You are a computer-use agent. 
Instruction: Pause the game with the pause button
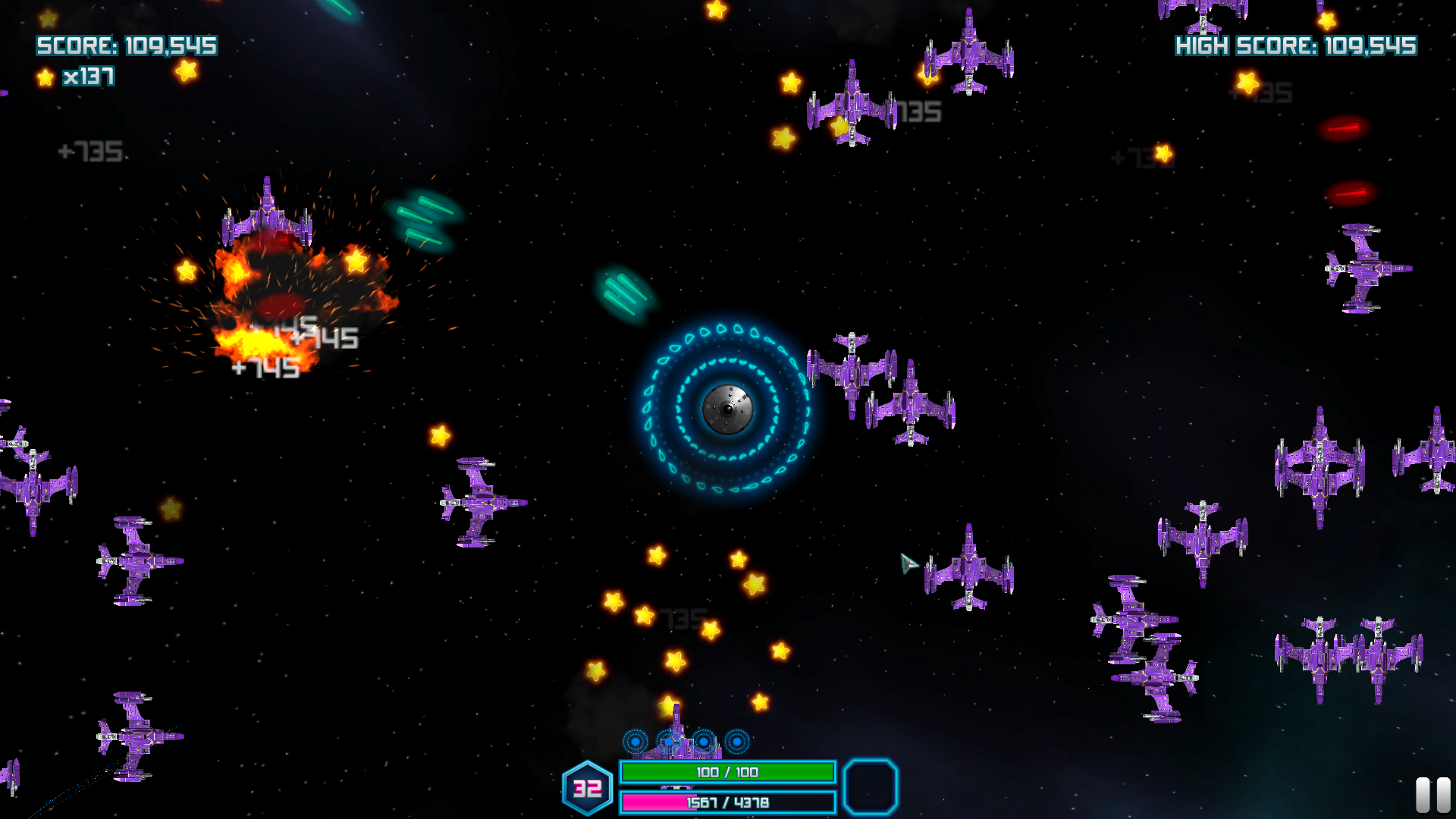(1432, 795)
